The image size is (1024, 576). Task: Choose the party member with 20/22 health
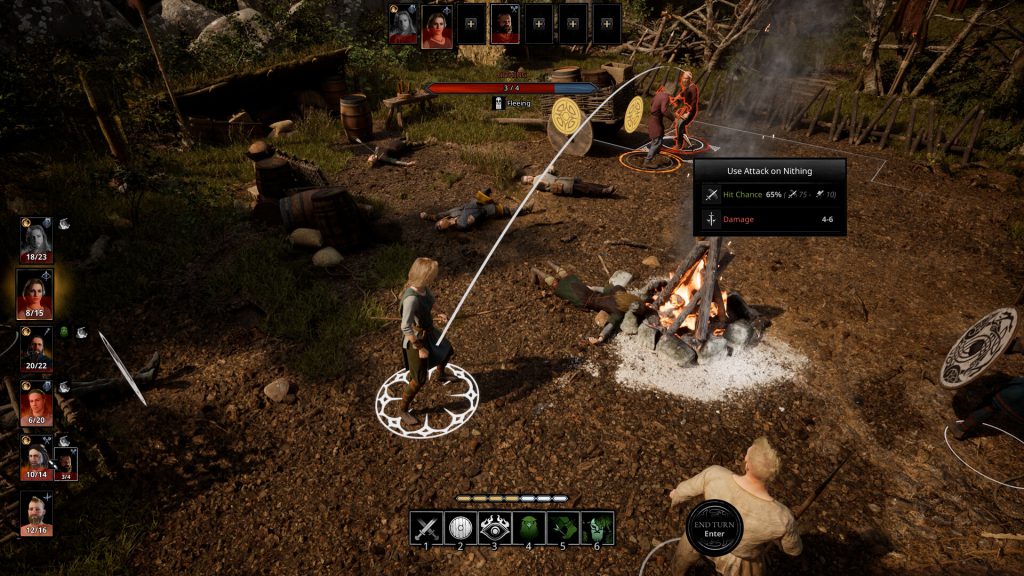pyautogui.click(x=36, y=346)
